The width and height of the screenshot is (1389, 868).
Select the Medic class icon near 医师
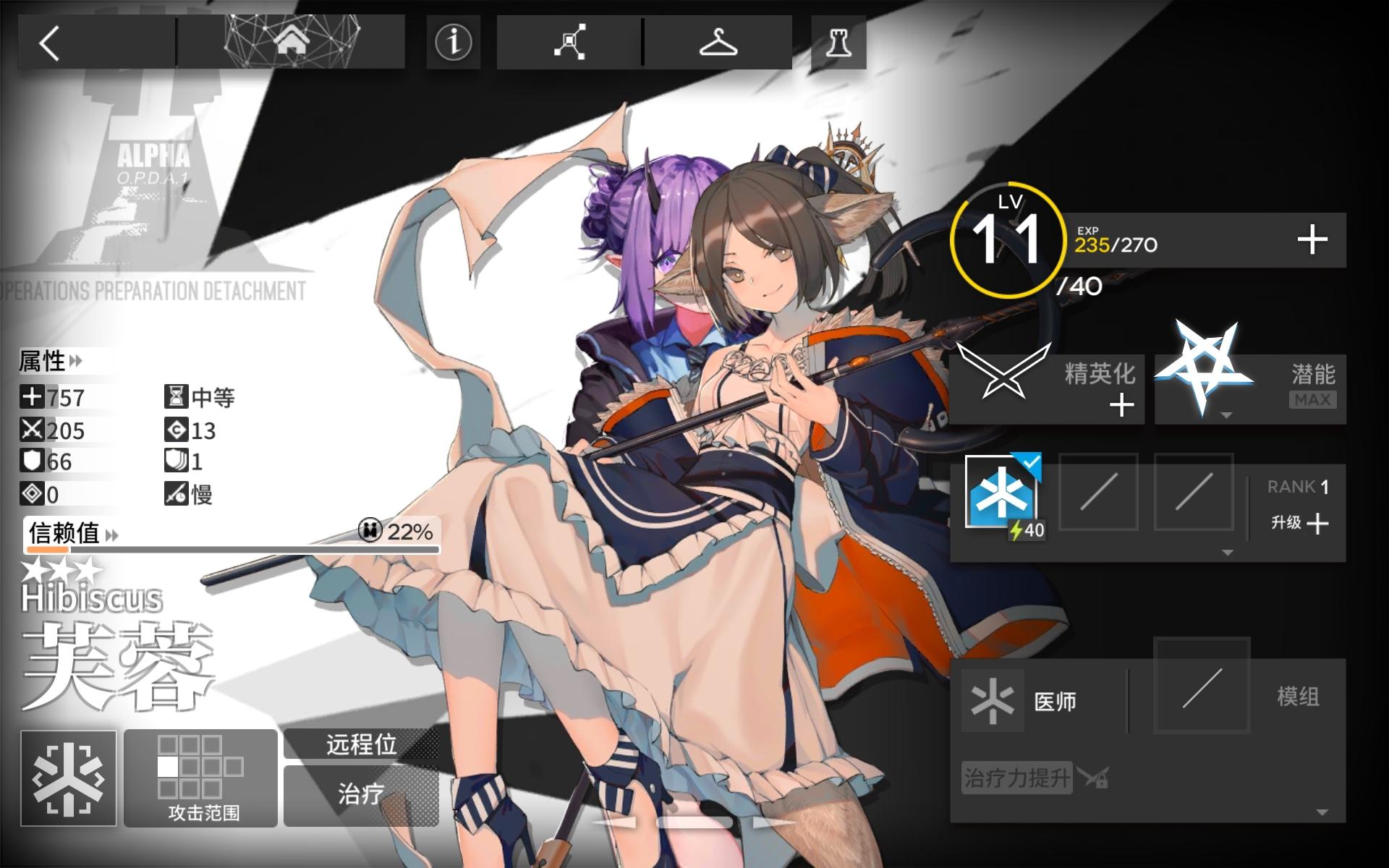991,699
